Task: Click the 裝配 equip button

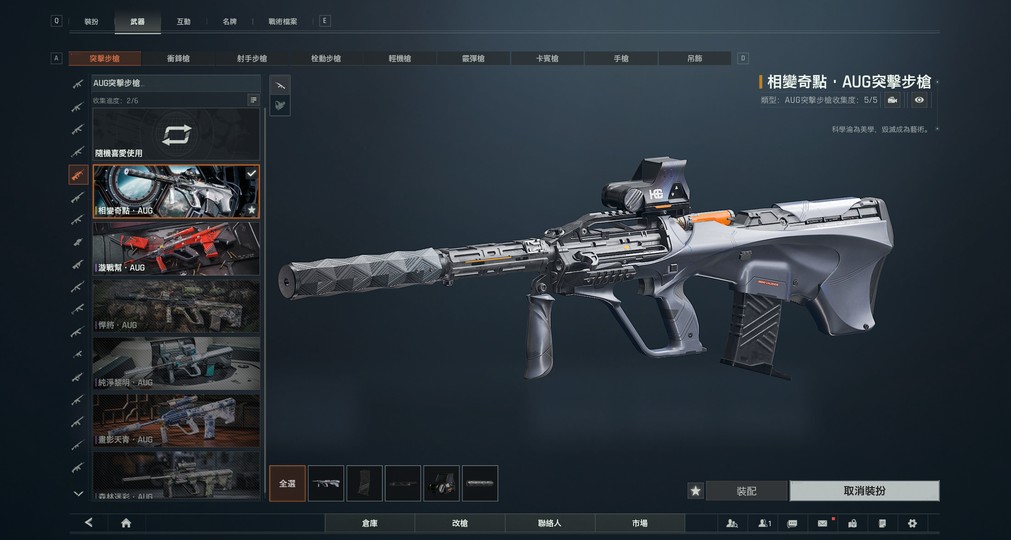Action: point(746,491)
